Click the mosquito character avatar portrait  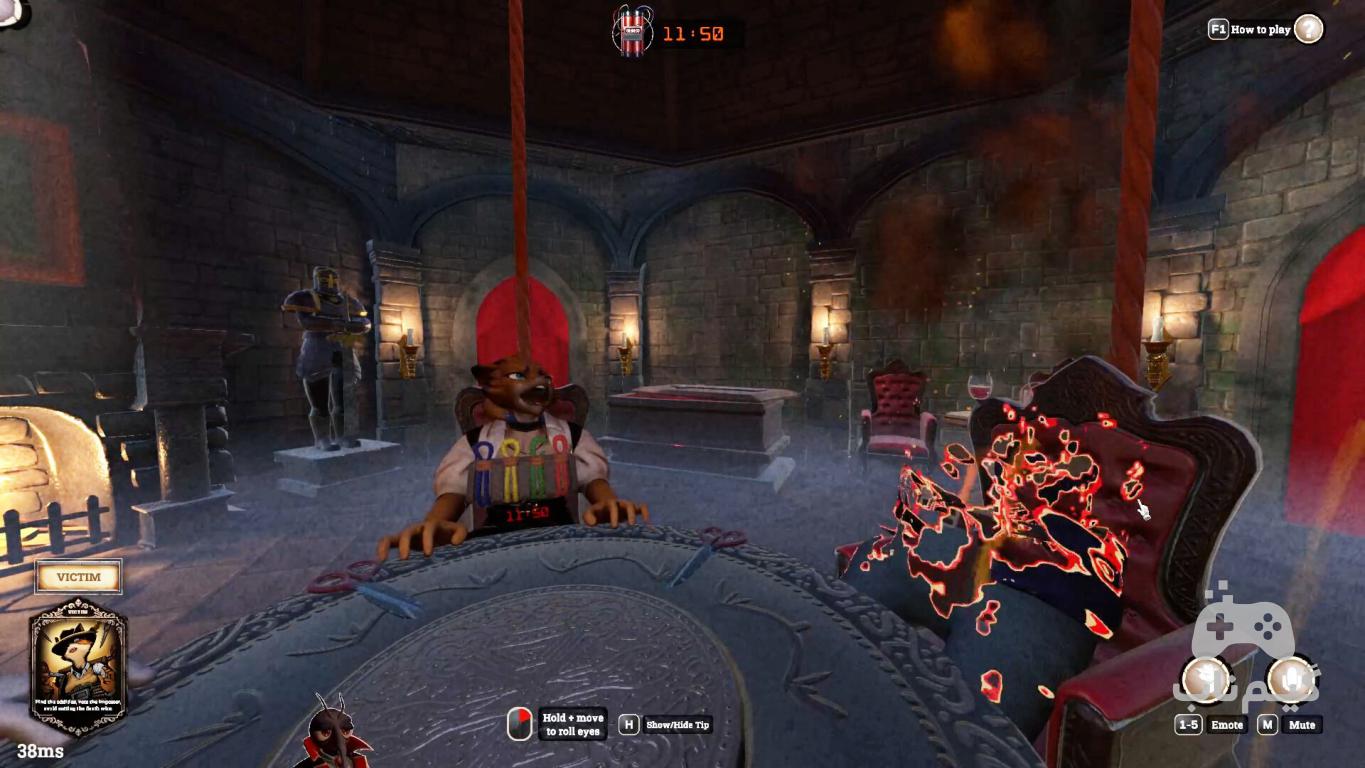(x=334, y=733)
